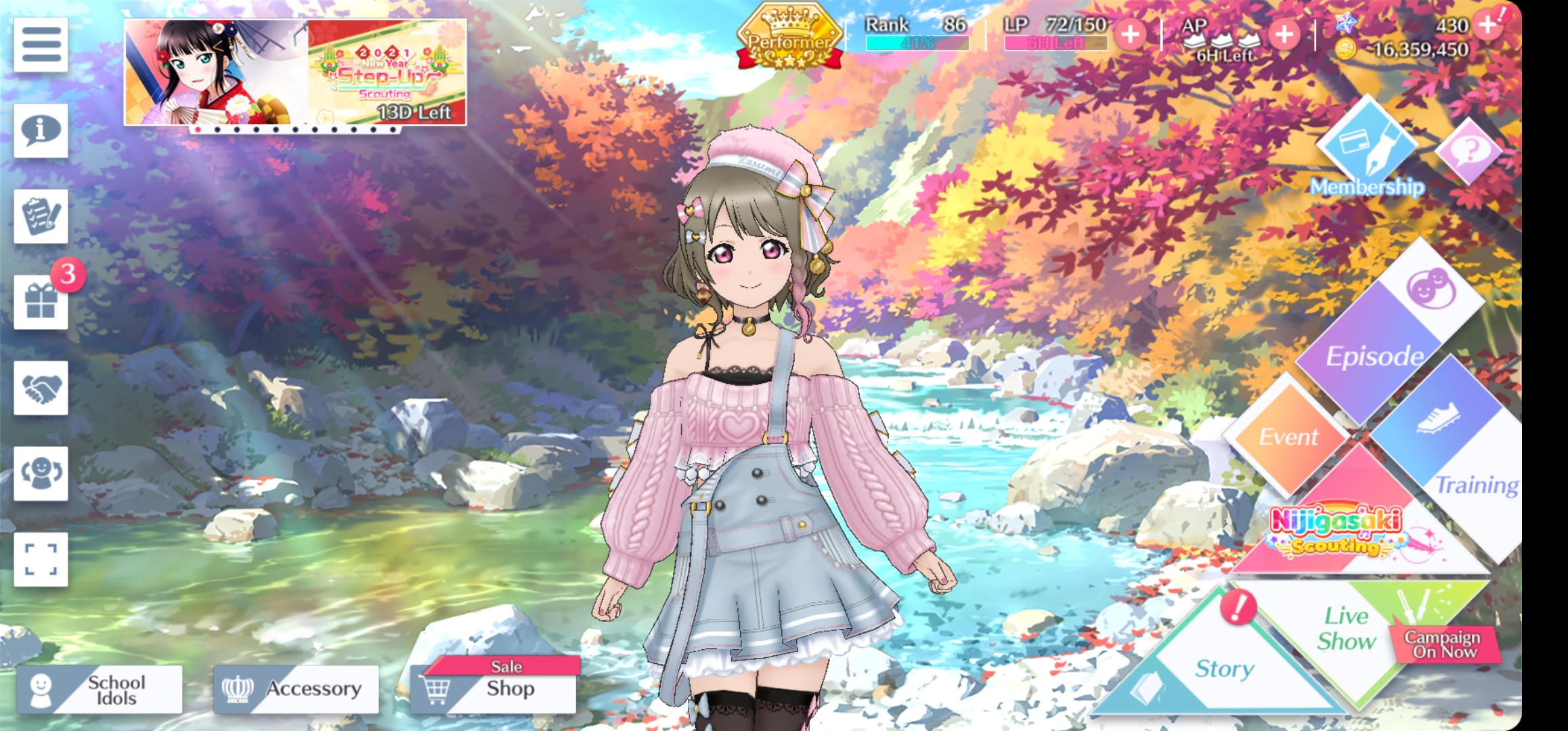Tap the partner change icon

click(41, 473)
